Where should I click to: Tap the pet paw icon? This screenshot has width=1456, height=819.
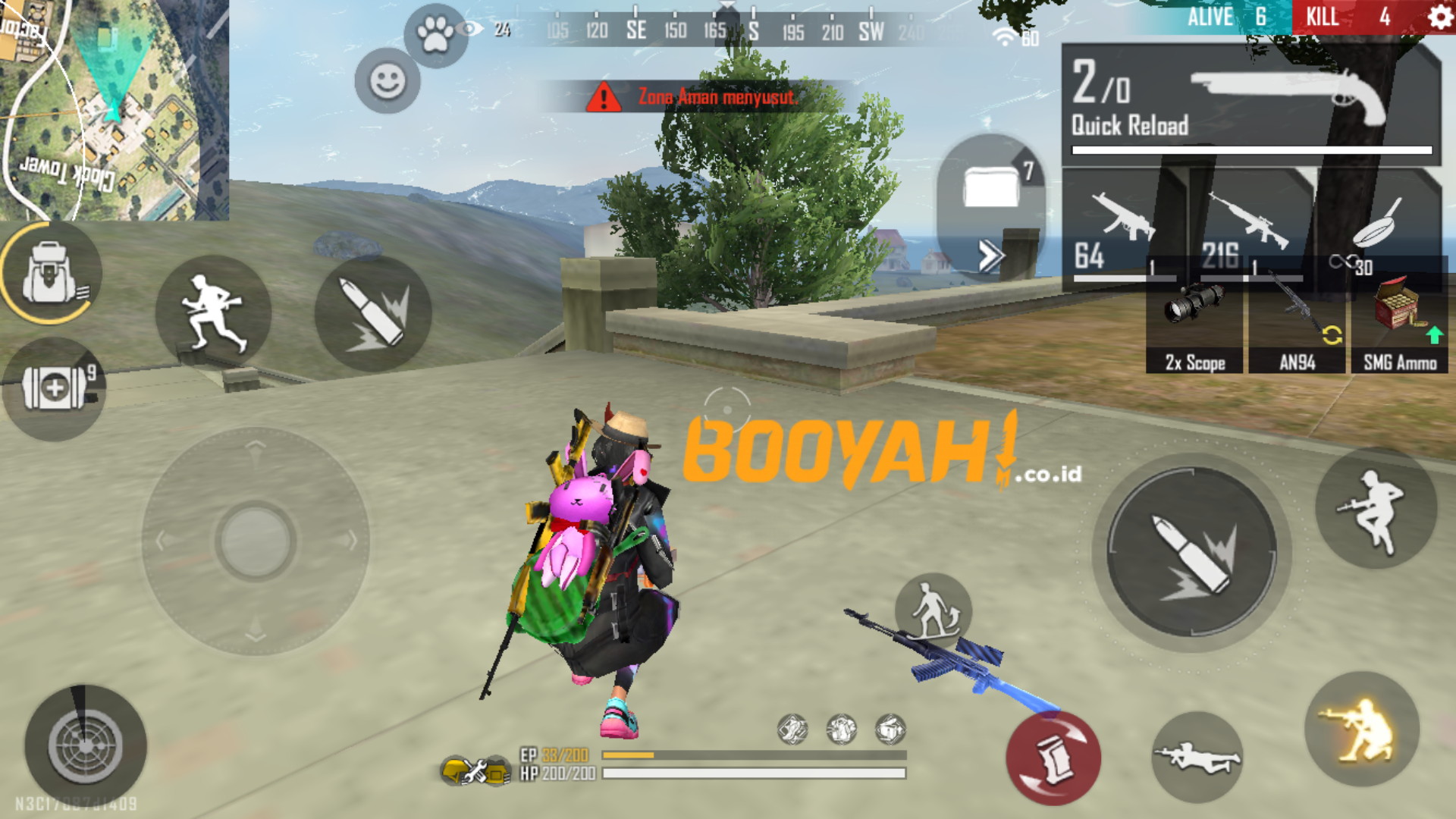pos(435,33)
